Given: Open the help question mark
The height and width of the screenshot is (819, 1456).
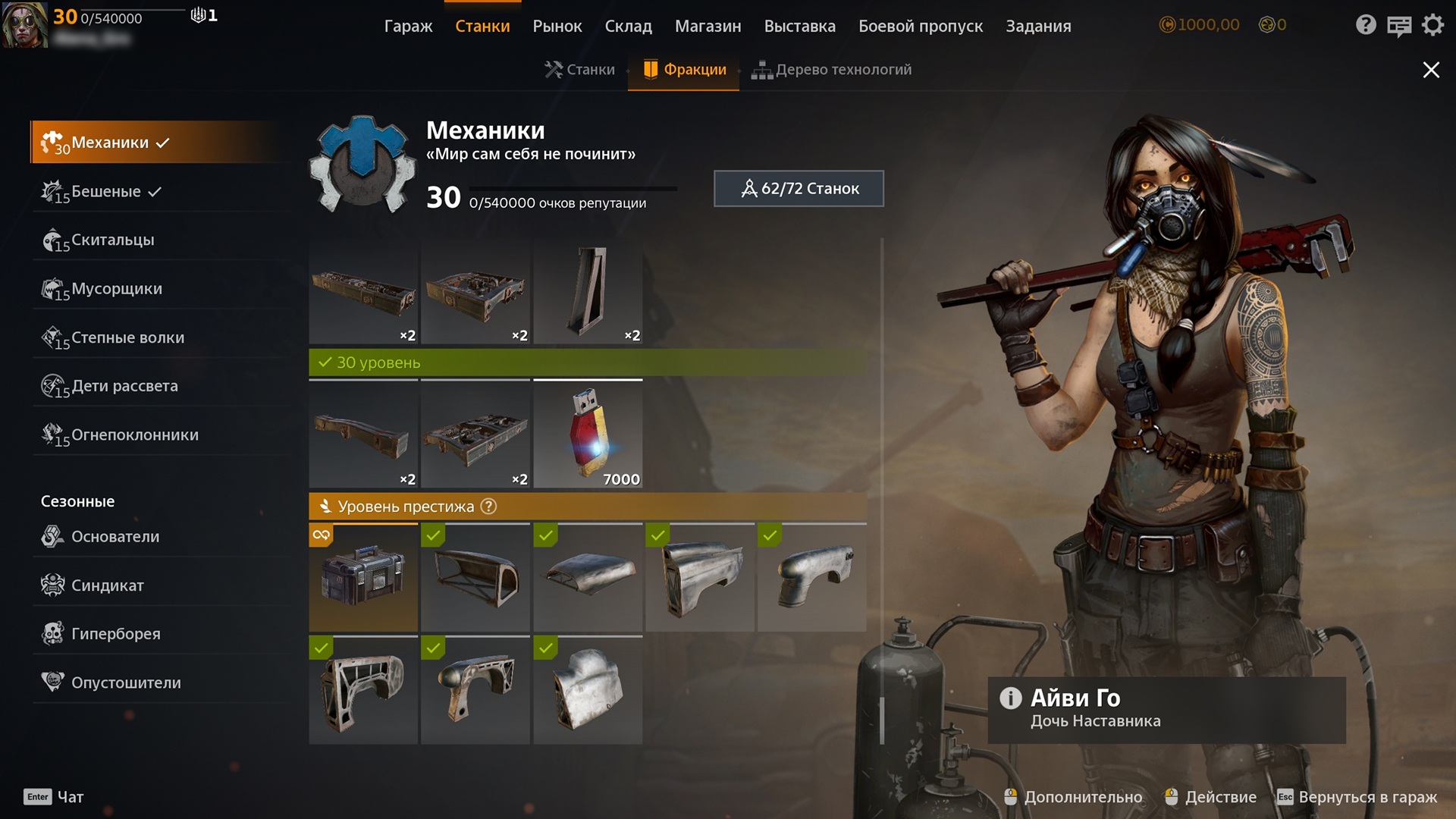Looking at the screenshot, I should 1365,25.
